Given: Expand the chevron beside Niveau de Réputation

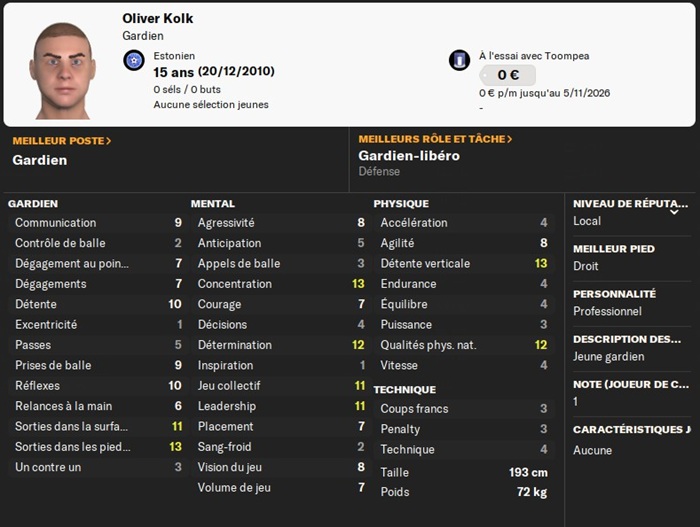Looking at the screenshot, I should click(x=674, y=211).
